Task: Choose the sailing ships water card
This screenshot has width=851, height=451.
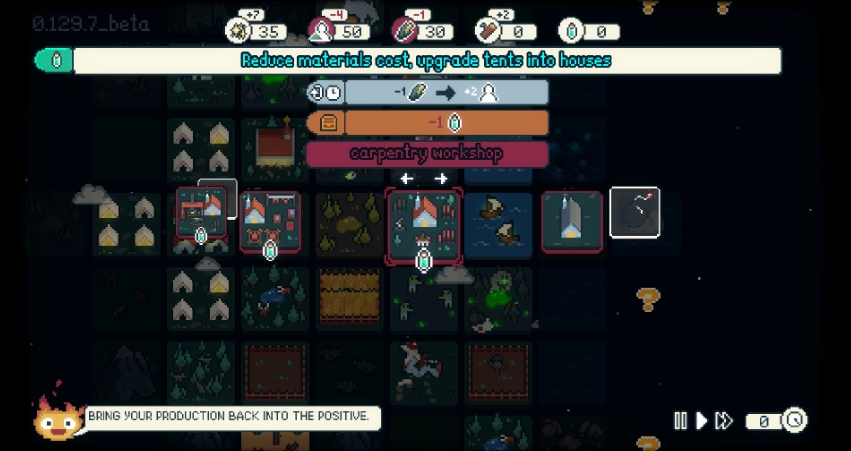Action: coord(498,221)
